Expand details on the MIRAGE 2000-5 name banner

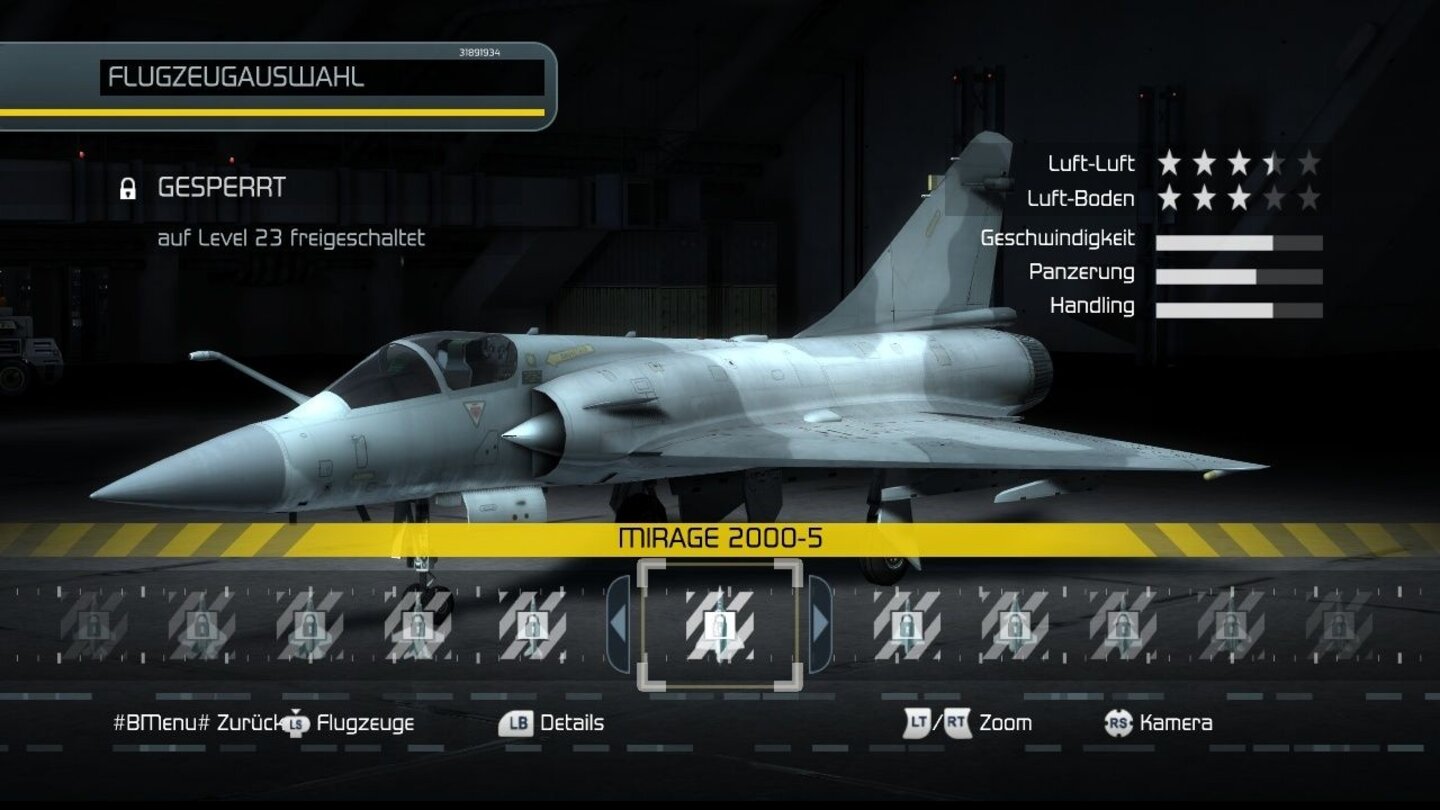(719, 536)
